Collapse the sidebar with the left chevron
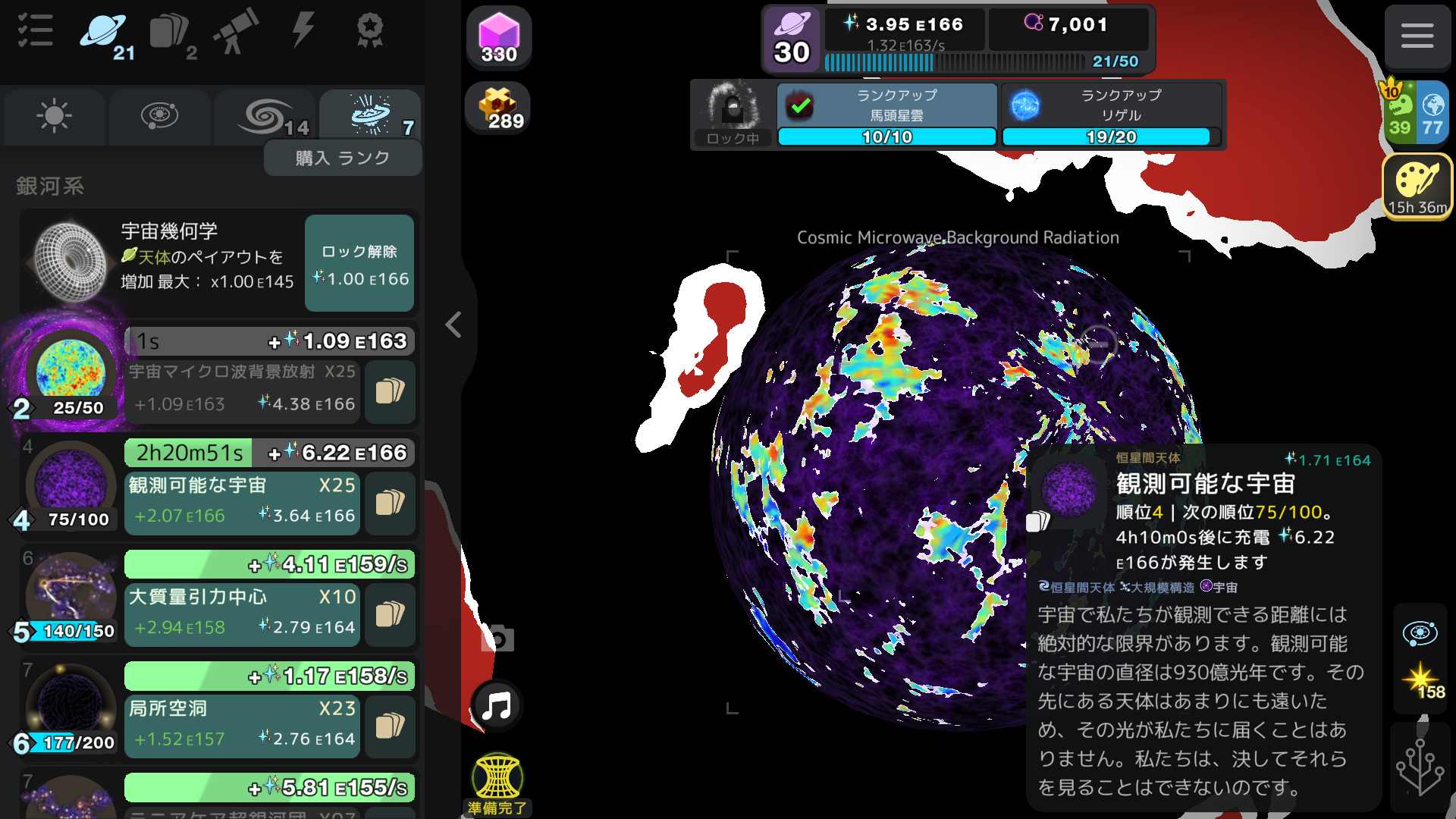The image size is (1456, 819). [x=453, y=325]
